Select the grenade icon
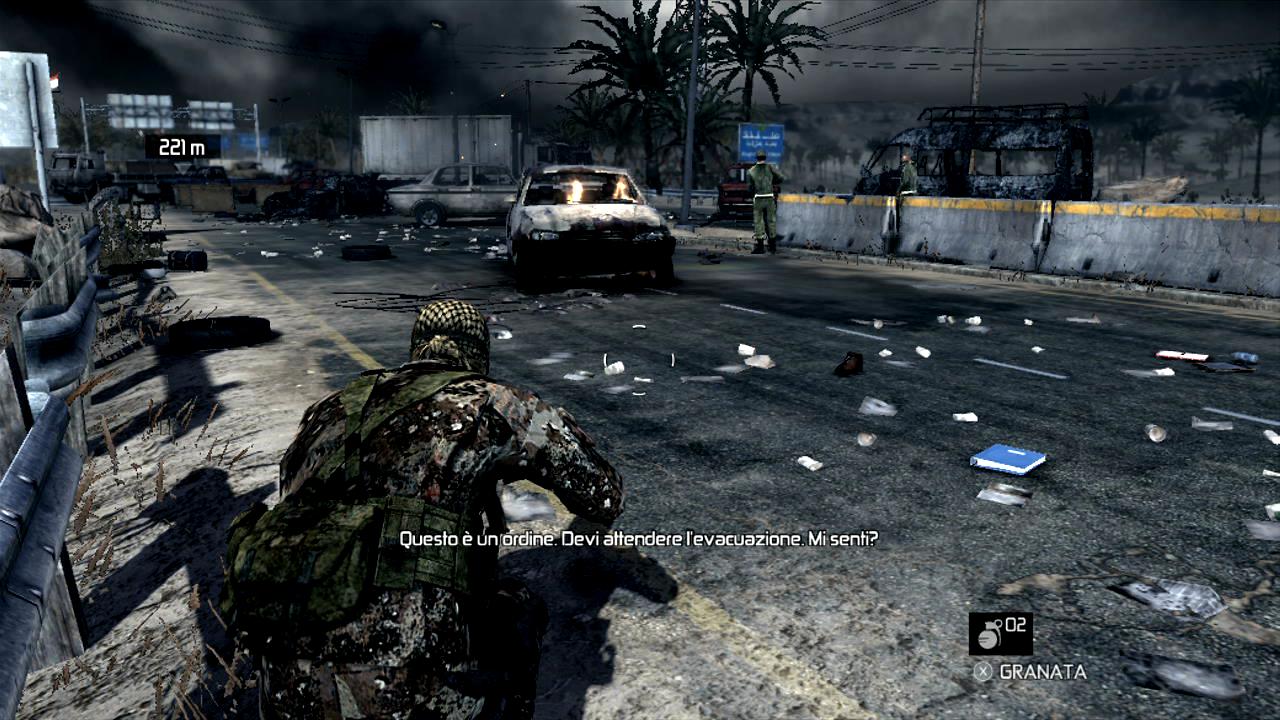The image size is (1280, 720). point(989,634)
